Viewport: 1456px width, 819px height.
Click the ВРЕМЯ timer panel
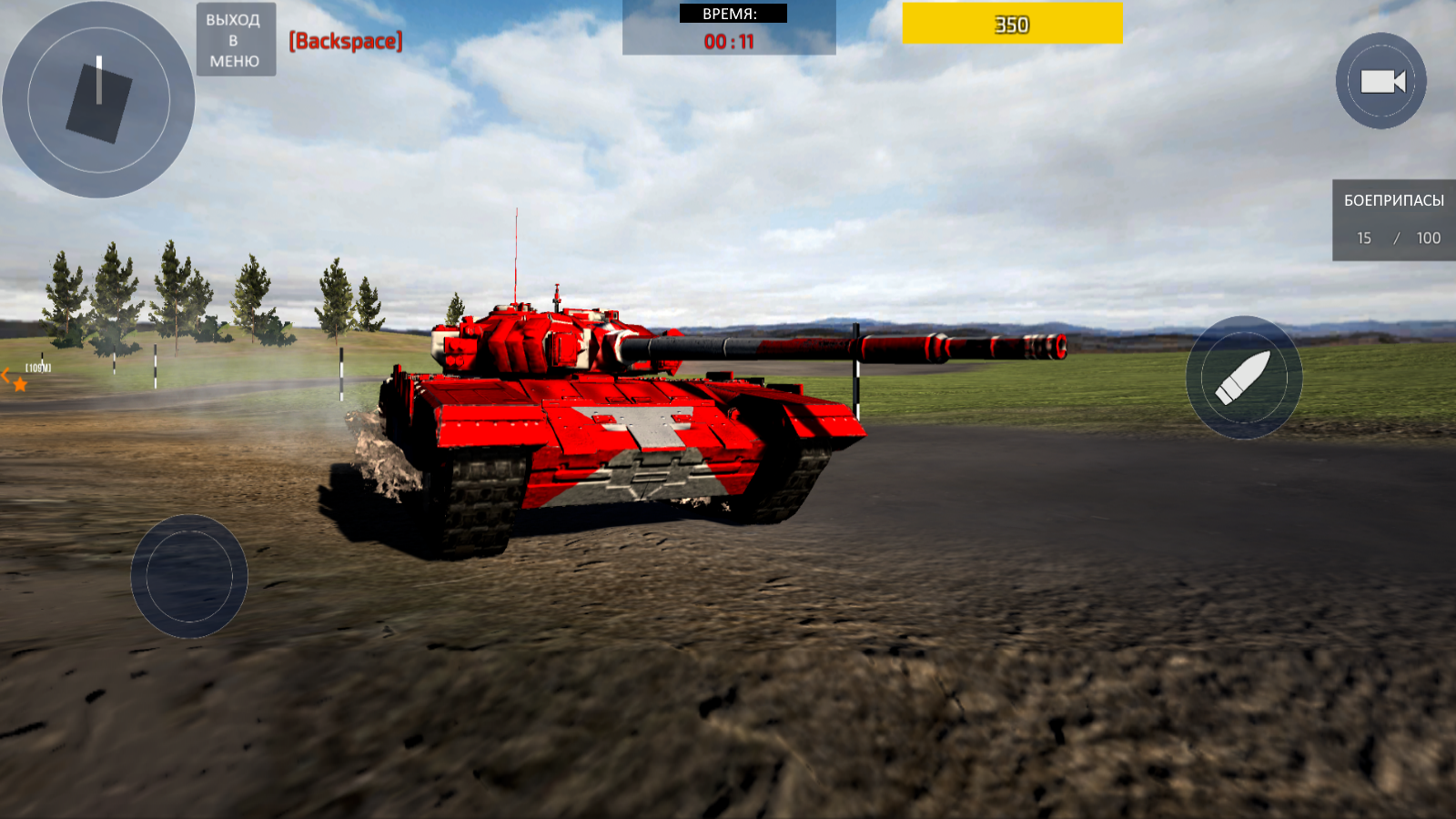coord(728,27)
